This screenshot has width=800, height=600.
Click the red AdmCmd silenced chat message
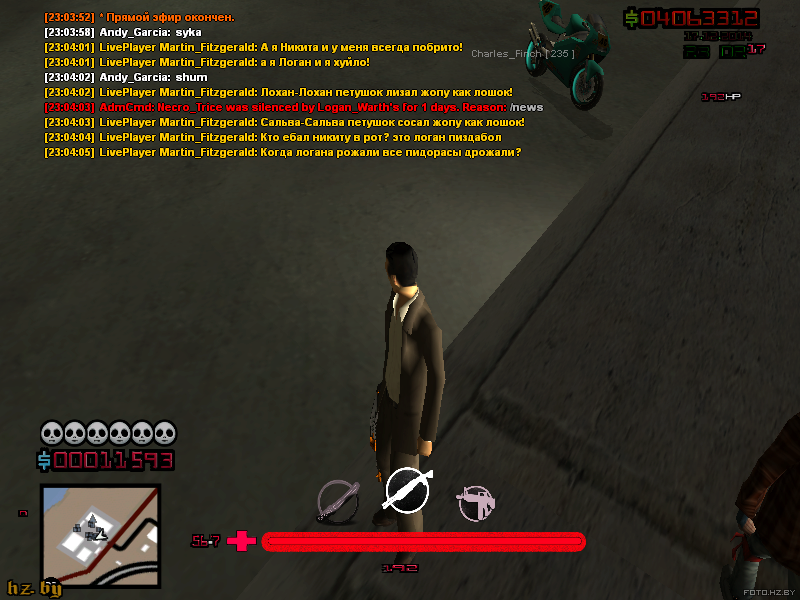[293, 107]
